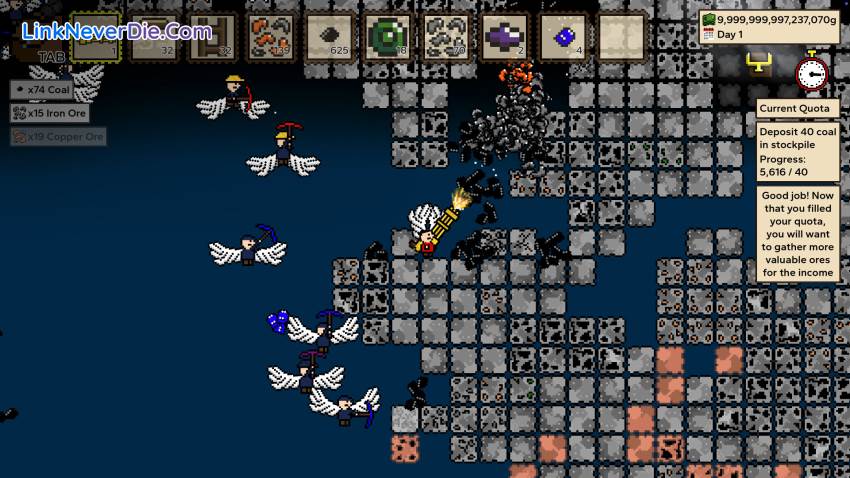850x478 pixels.
Task: Click the stopwatch timer icon
Action: point(811,71)
